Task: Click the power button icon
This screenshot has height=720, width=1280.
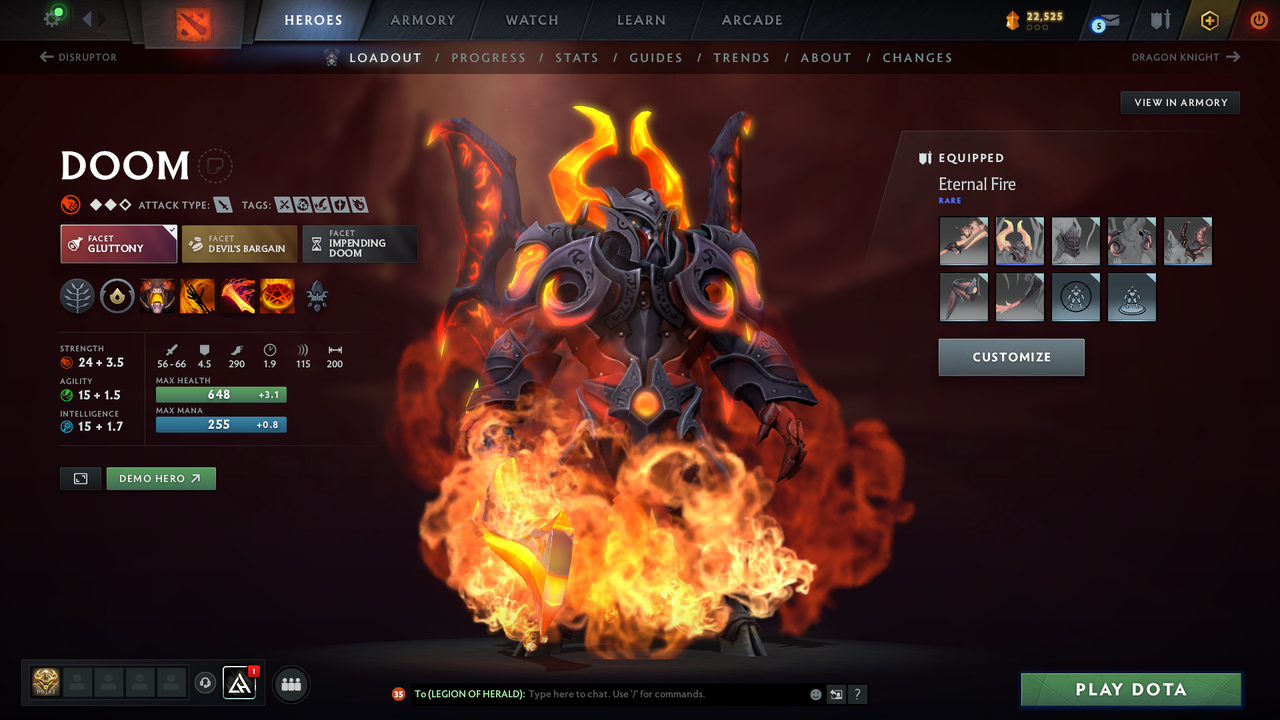Action: pyautogui.click(x=1258, y=20)
